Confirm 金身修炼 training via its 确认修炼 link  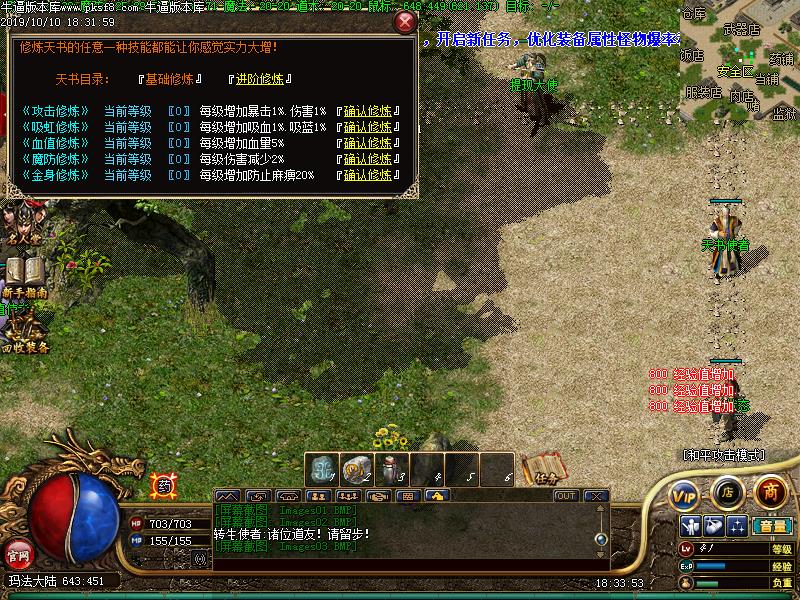(x=367, y=175)
